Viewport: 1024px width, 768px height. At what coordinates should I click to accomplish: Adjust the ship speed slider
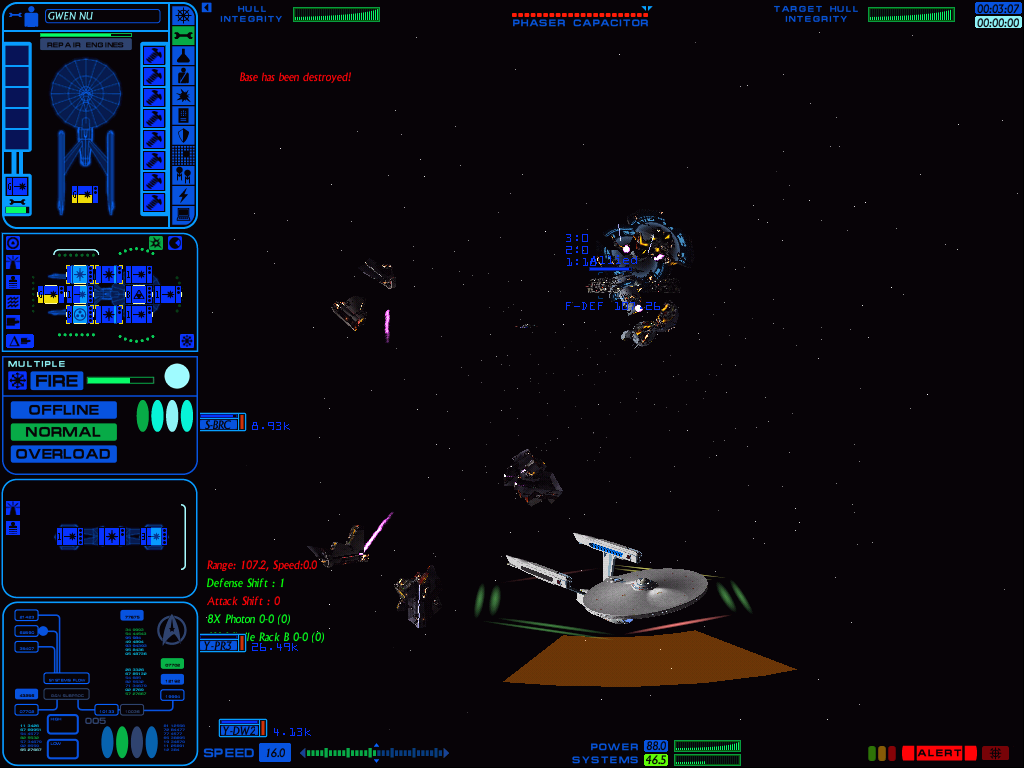(x=375, y=753)
